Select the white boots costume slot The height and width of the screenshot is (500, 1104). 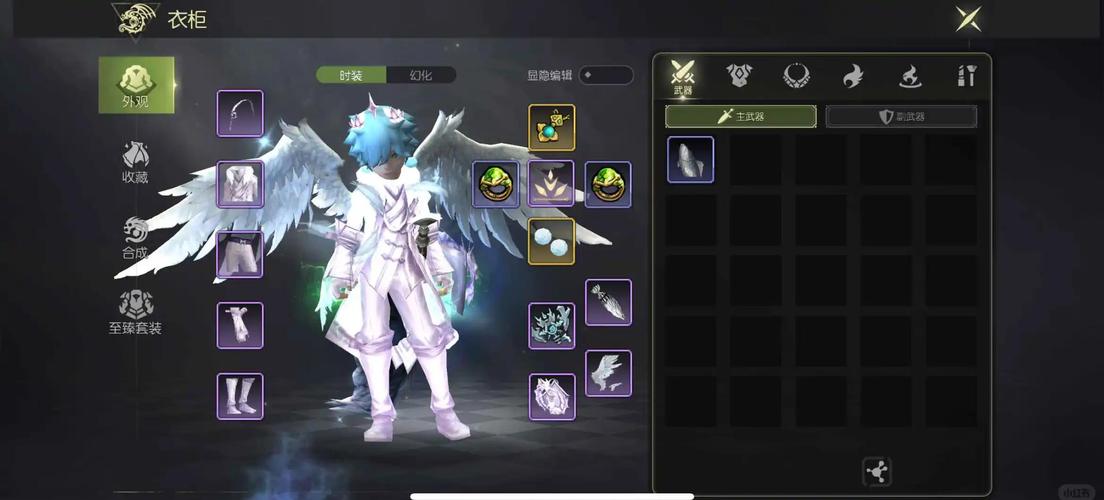[x=240, y=396]
